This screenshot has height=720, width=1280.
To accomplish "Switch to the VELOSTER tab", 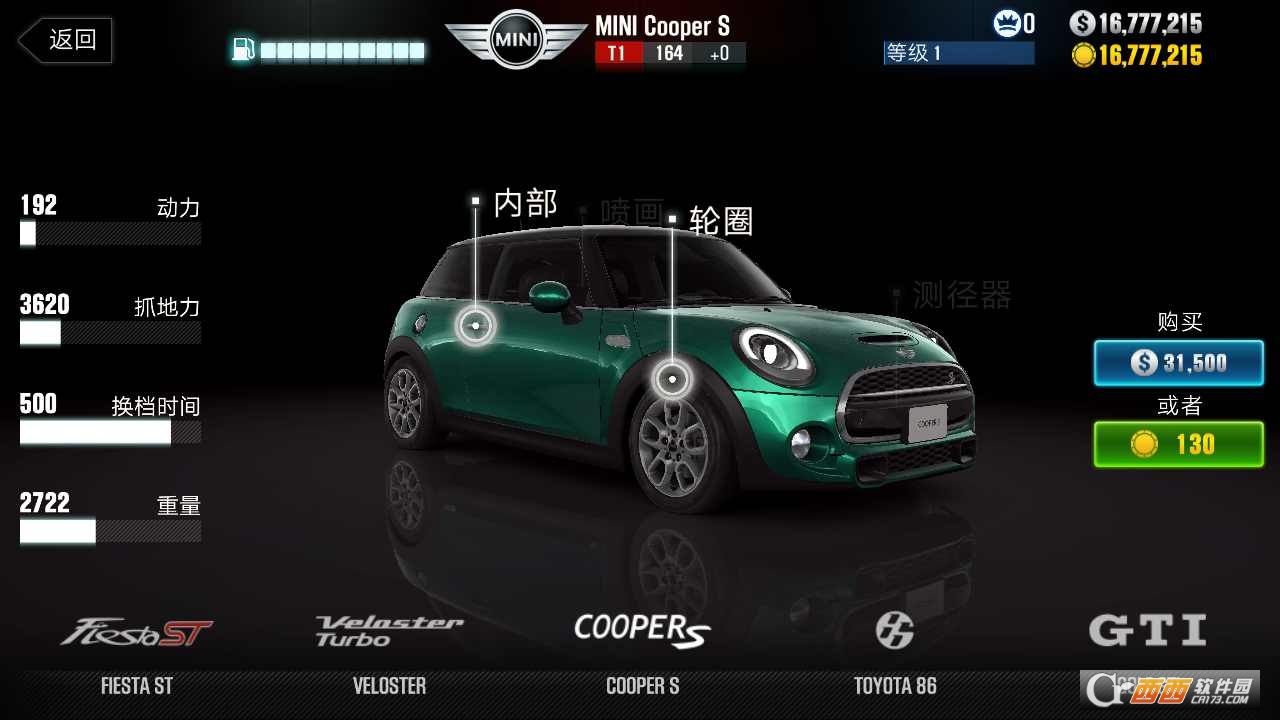I will pos(390,686).
